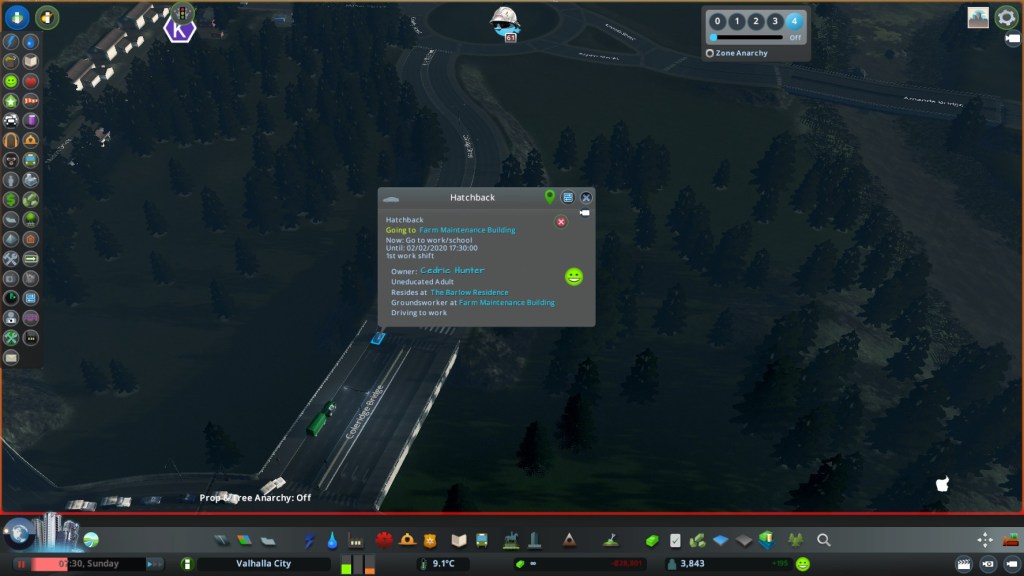Image resolution: width=1024 pixels, height=576 pixels.
Task: Toggle the Zone Anarchy checkbox
Action: (710, 53)
